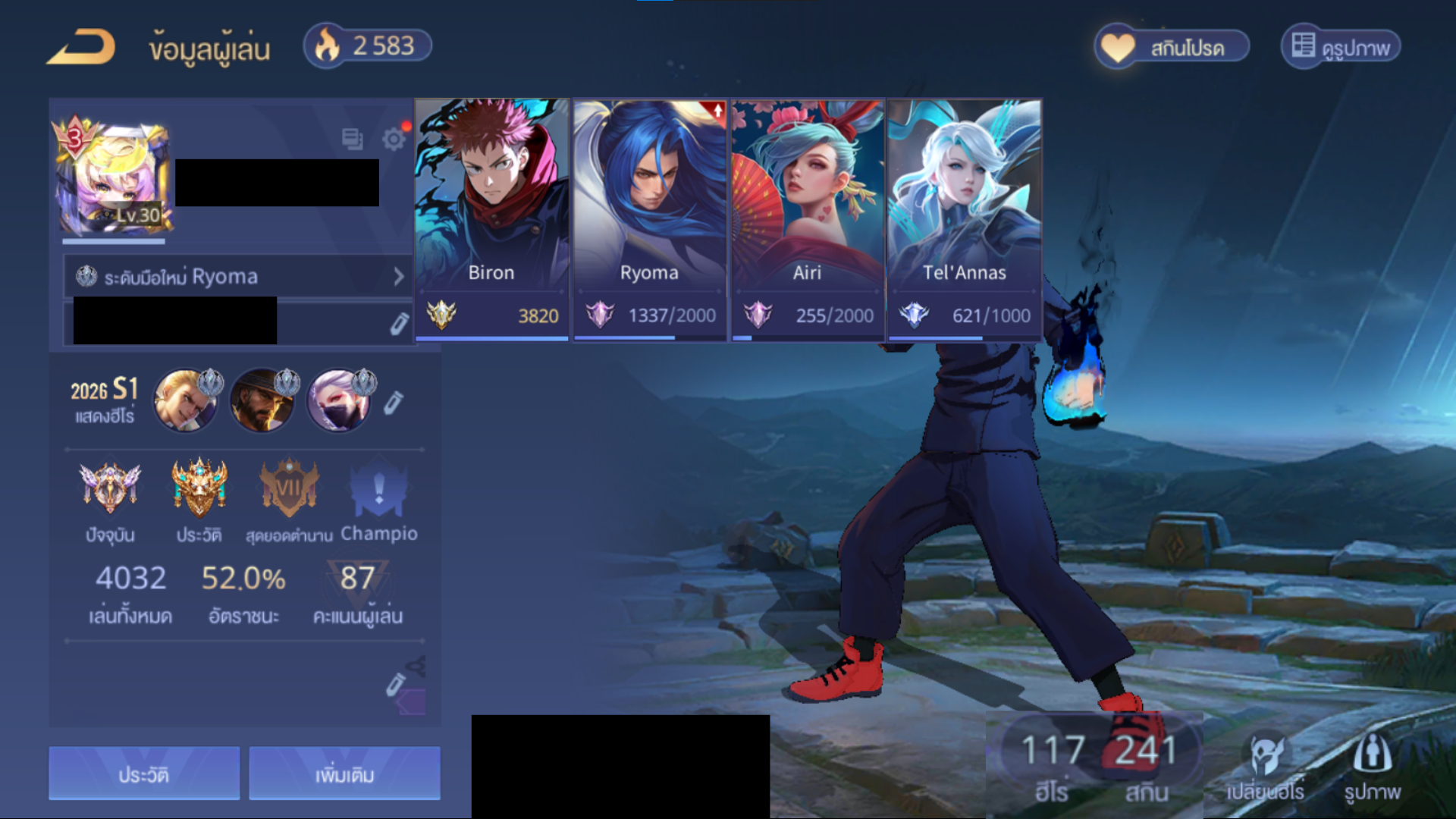Open the 117 ฮีโร่ heroes collection
This screenshot has height=819, width=1456.
pyautogui.click(x=1052, y=766)
